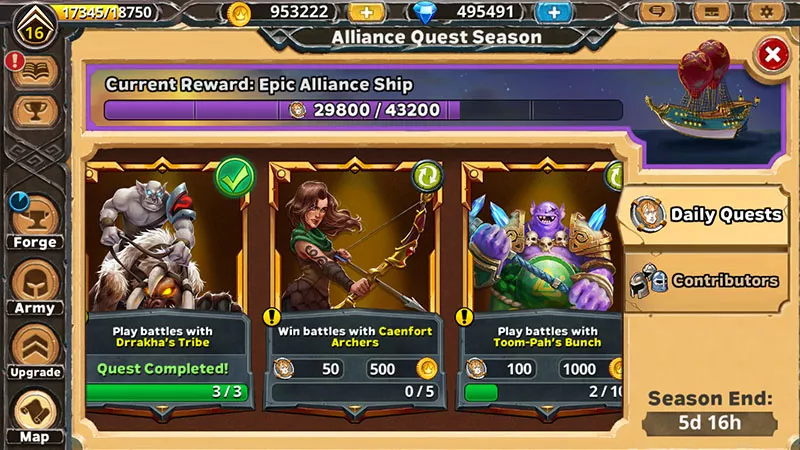Open the trophy achievements button
800x450 pixels.
pos(35,112)
